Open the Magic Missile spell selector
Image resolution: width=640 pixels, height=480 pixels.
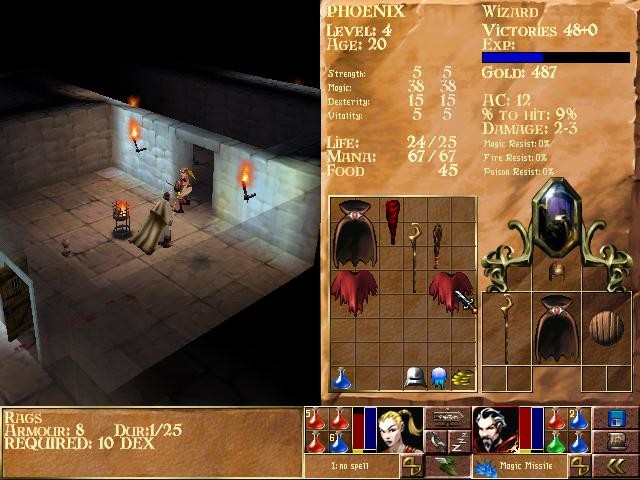(524, 467)
